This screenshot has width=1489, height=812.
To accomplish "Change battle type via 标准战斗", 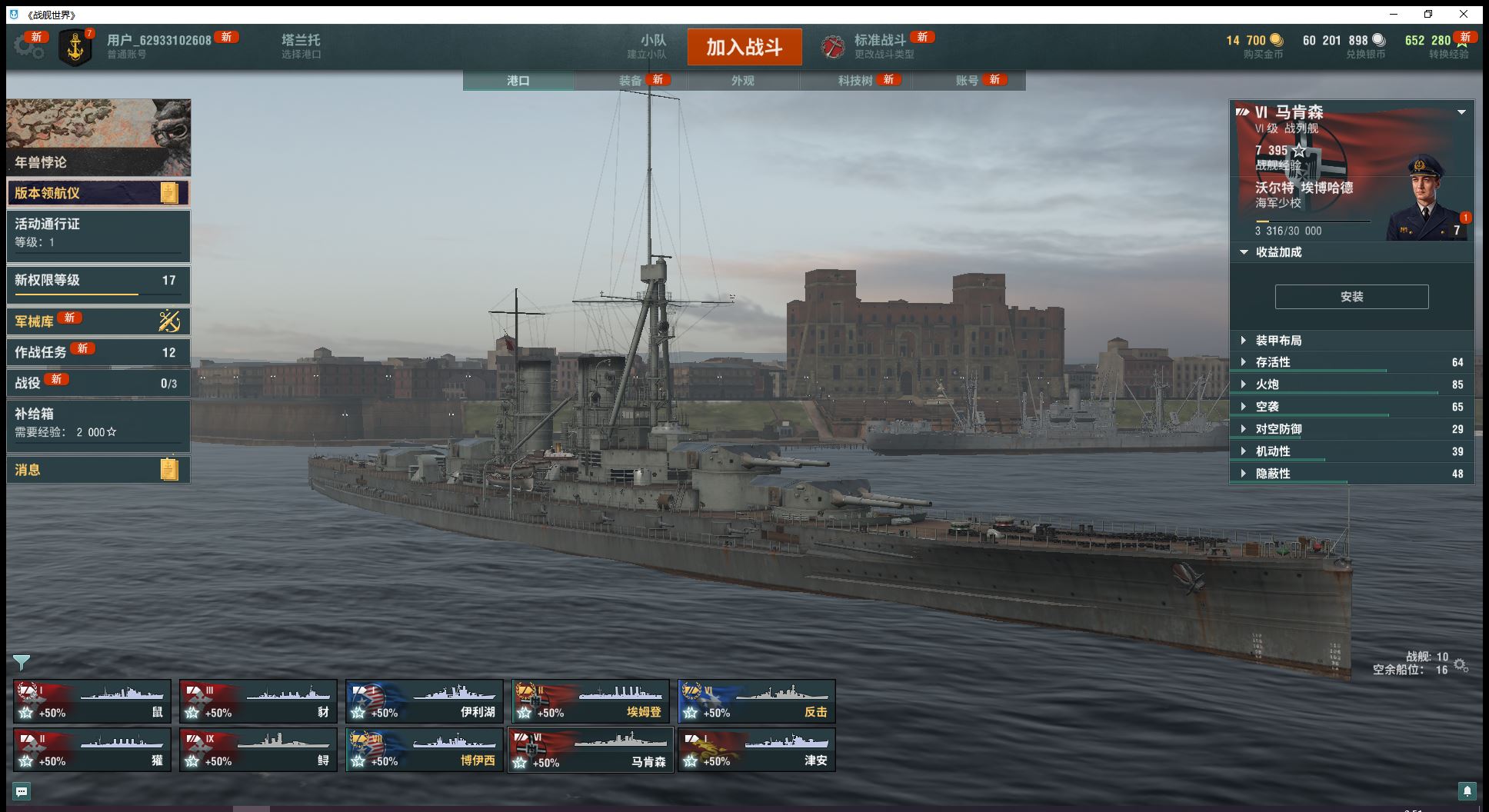I will coord(880,46).
